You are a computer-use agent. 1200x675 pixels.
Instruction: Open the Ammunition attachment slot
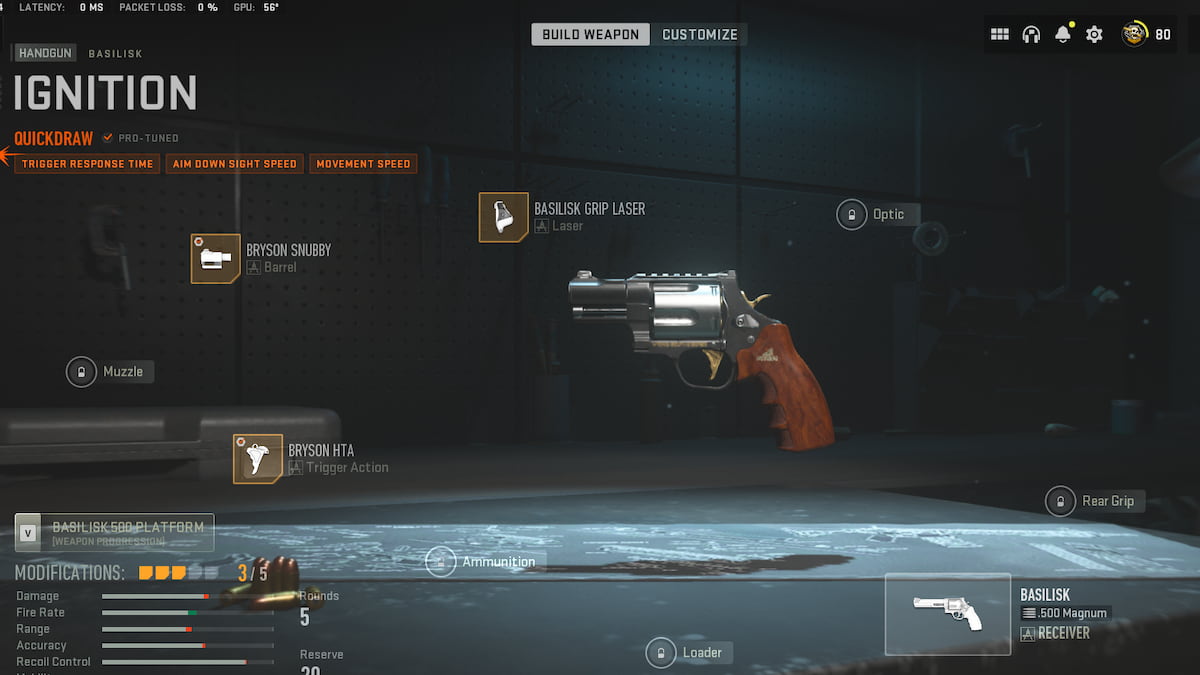[441, 561]
